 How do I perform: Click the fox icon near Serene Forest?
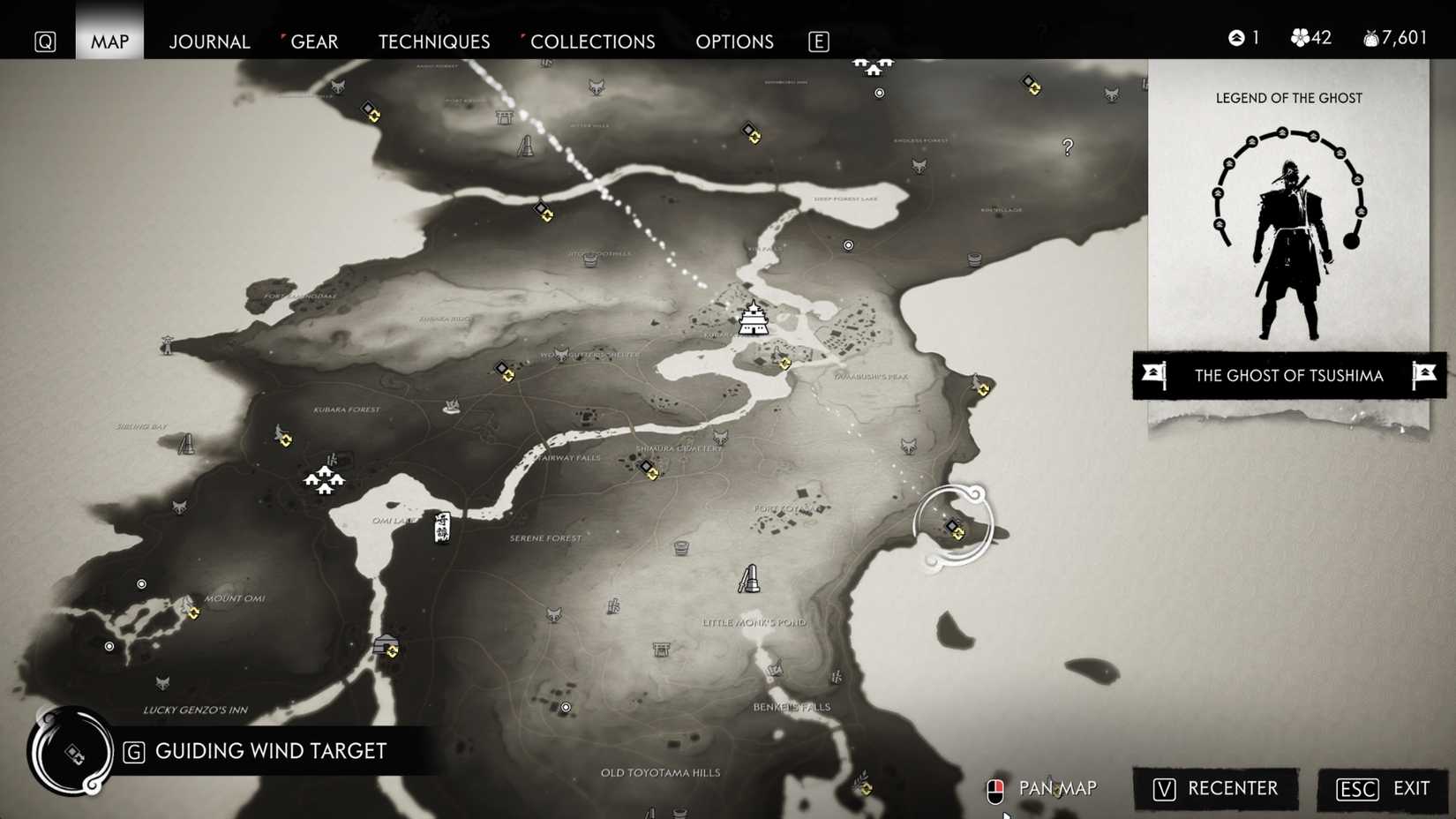554,613
